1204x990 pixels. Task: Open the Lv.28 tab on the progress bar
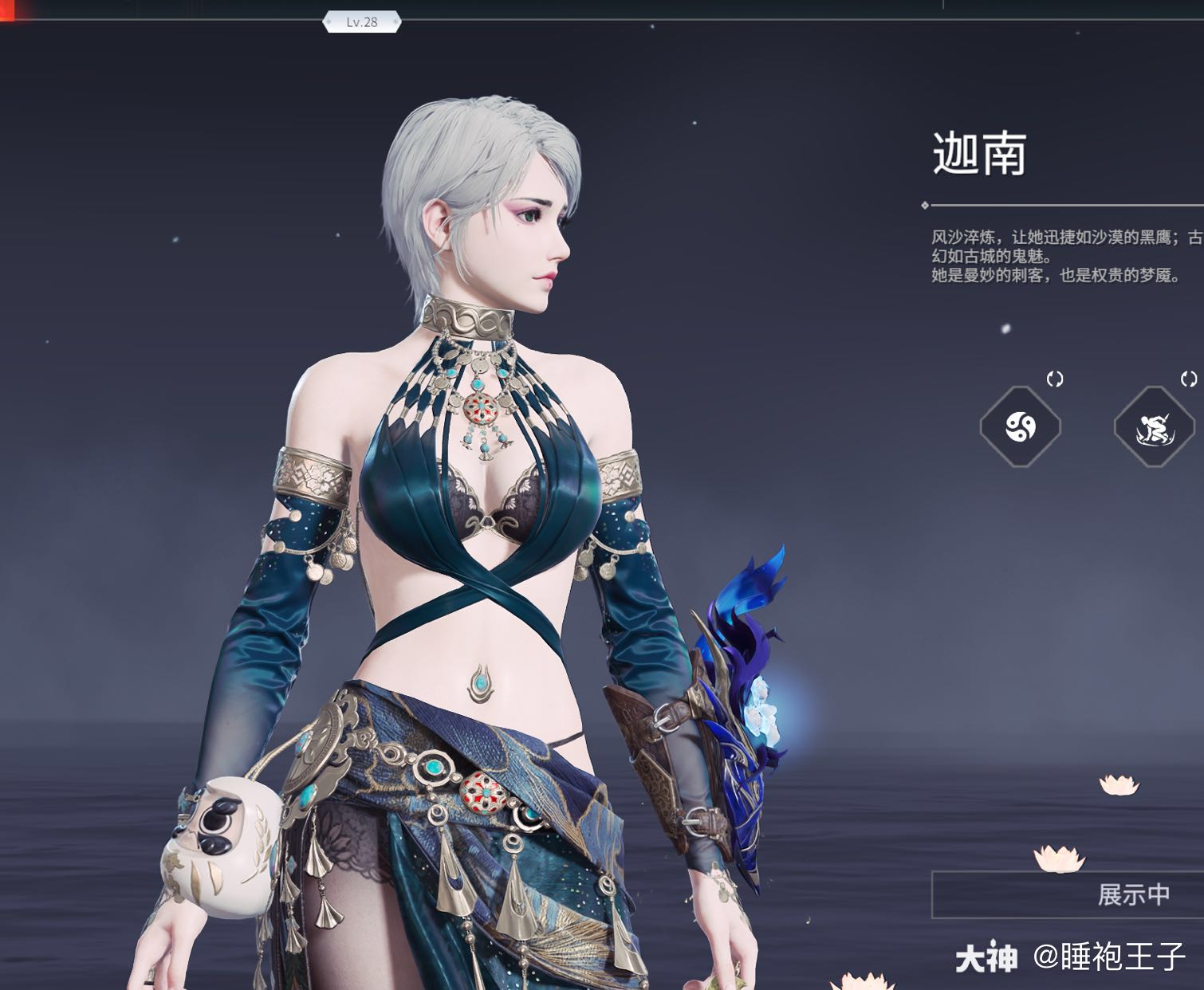coord(360,22)
